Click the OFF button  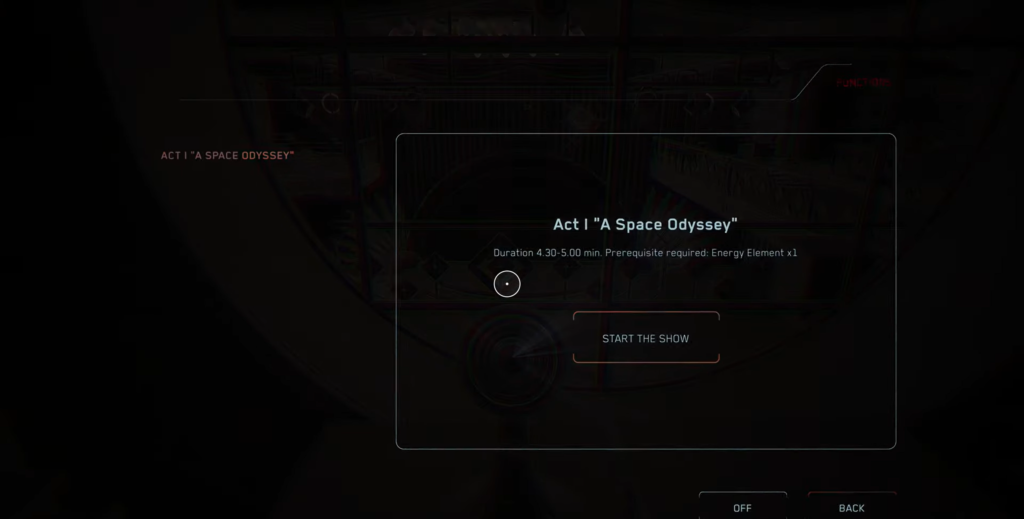pos(742,507)
